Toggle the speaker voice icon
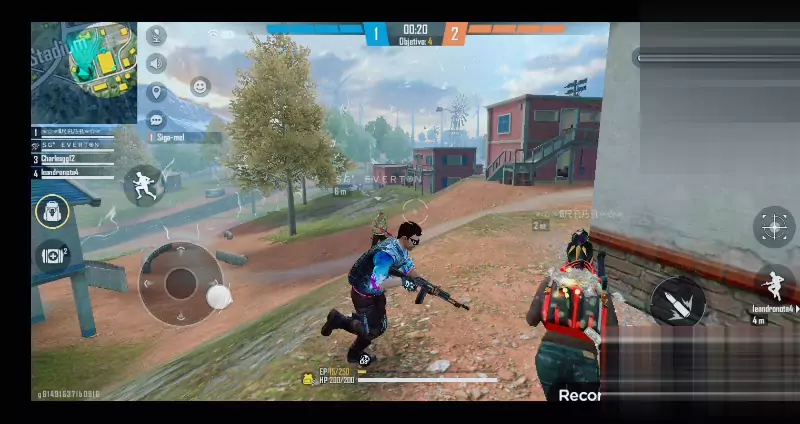Viewport: 800px width, 424px height. [155, 64]
